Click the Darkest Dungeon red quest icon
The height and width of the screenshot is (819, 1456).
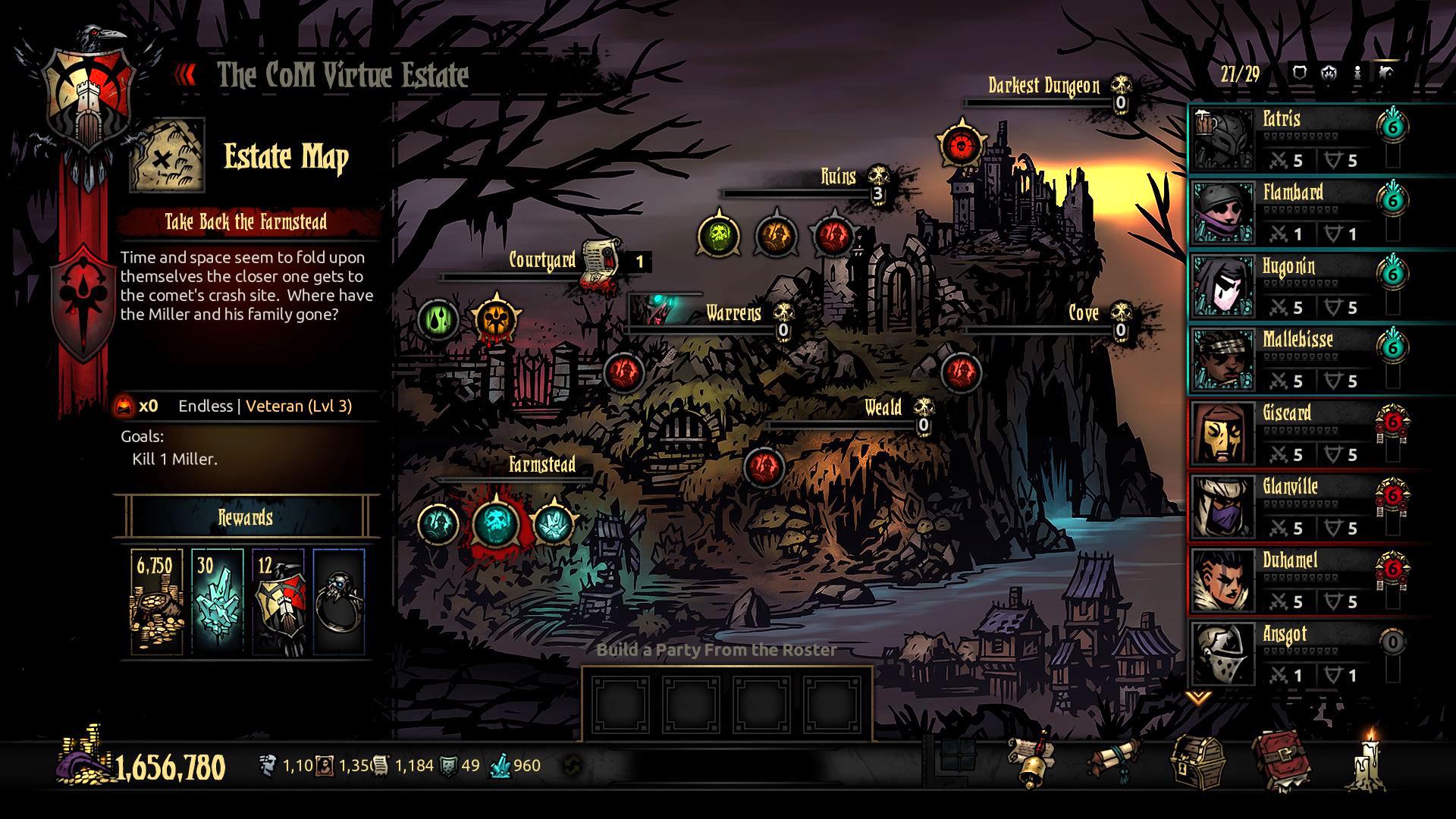(961, 141)
